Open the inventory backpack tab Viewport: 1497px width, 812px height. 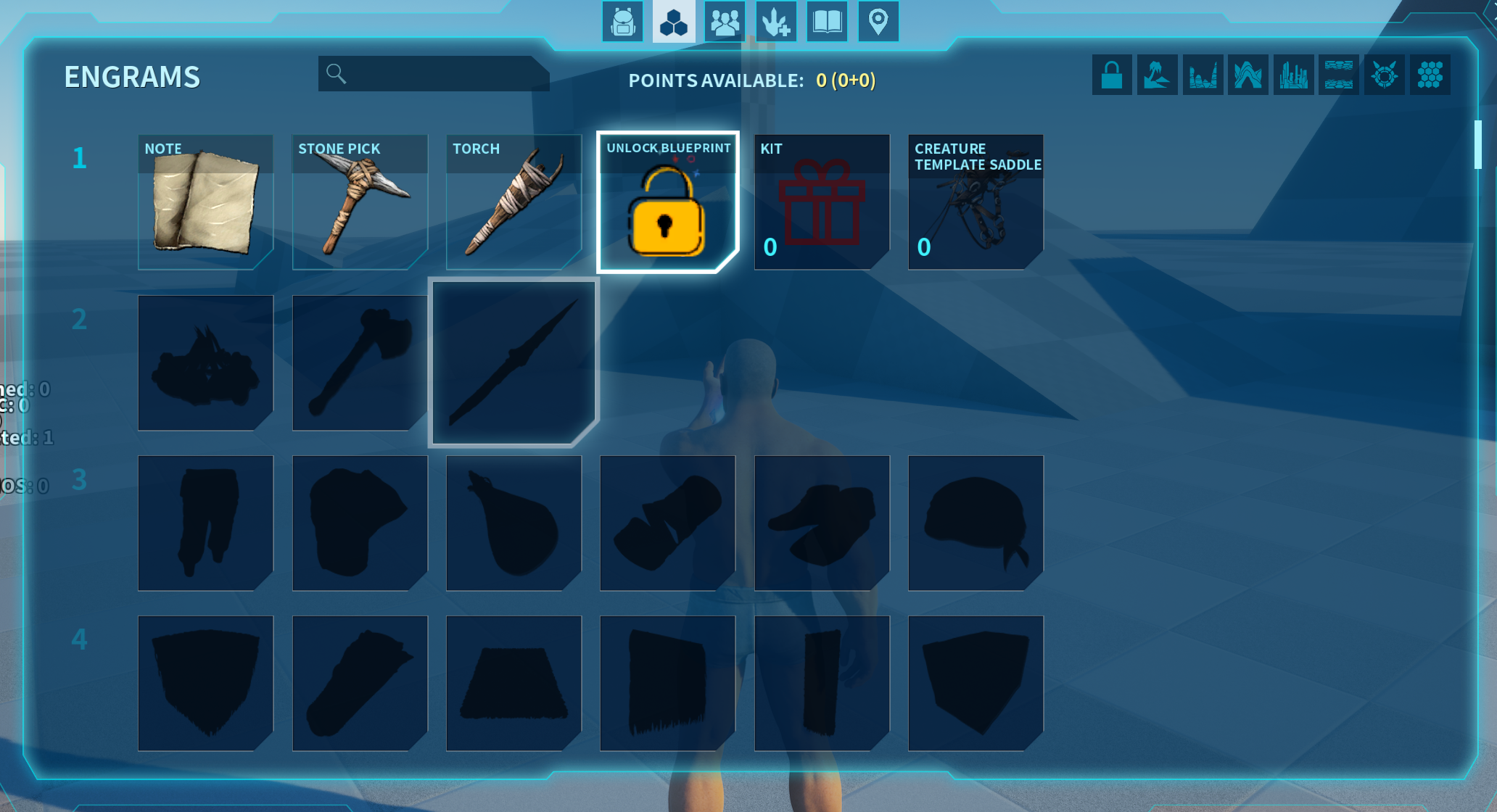[622, 22]
